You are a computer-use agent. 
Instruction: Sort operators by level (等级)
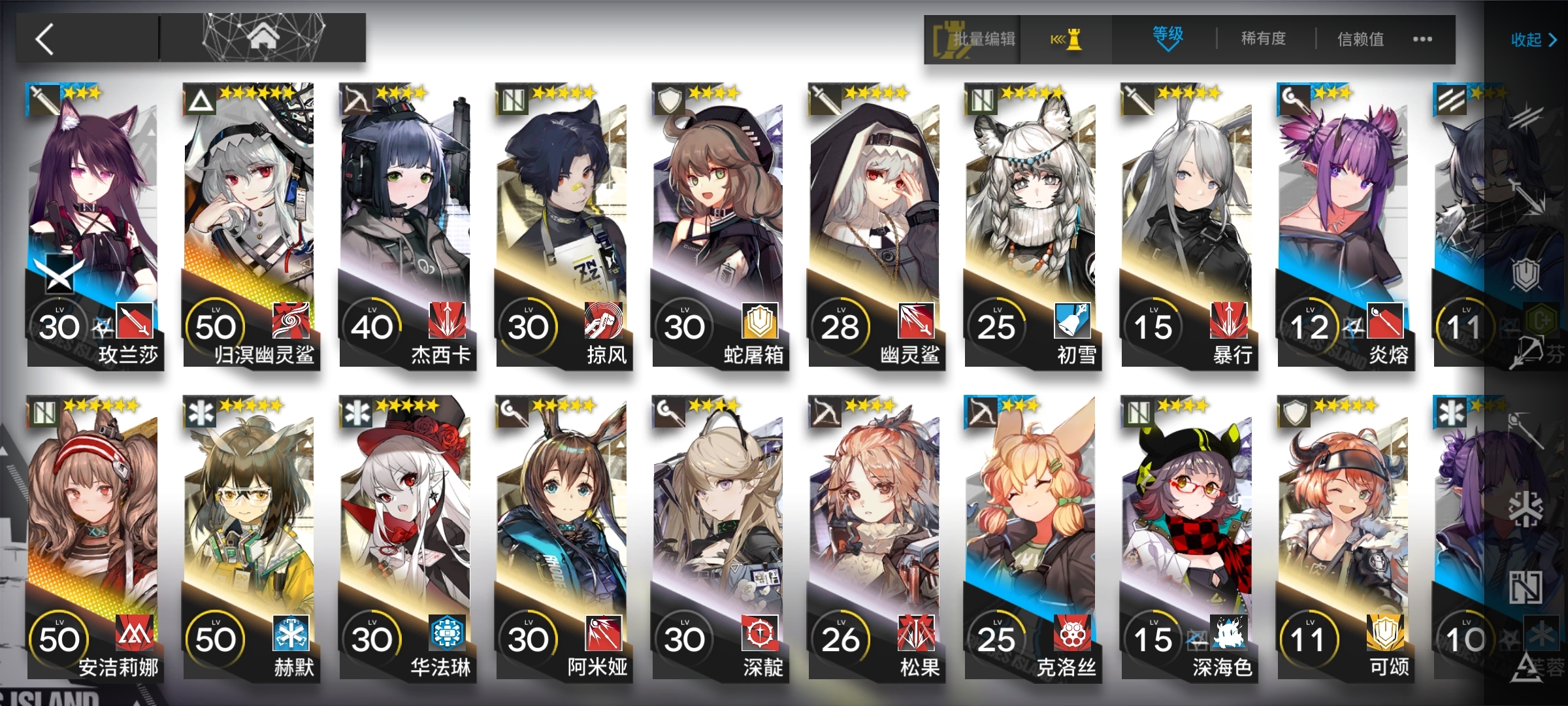(1168, 38)
